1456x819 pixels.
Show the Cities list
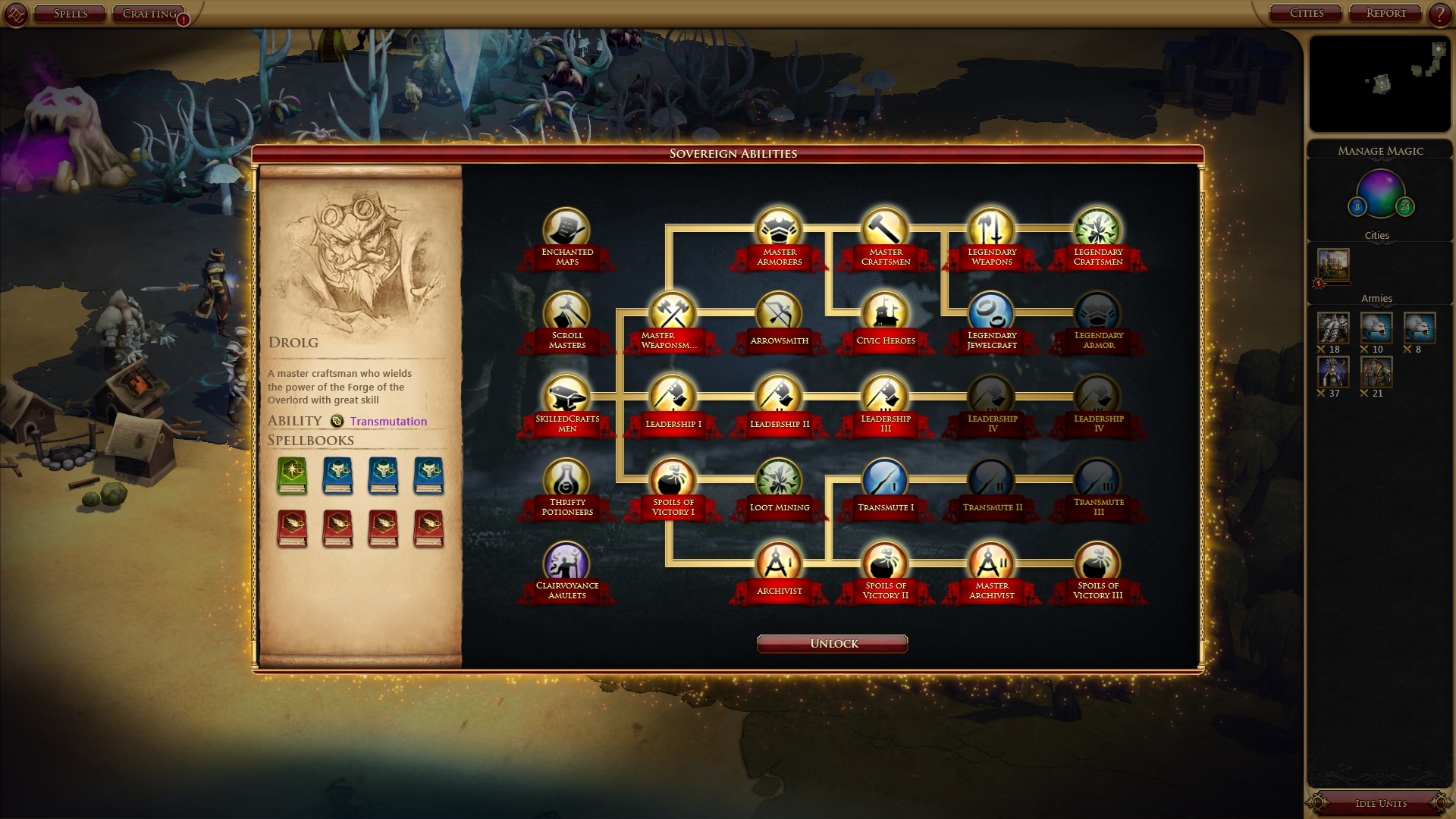[1306, 13]
